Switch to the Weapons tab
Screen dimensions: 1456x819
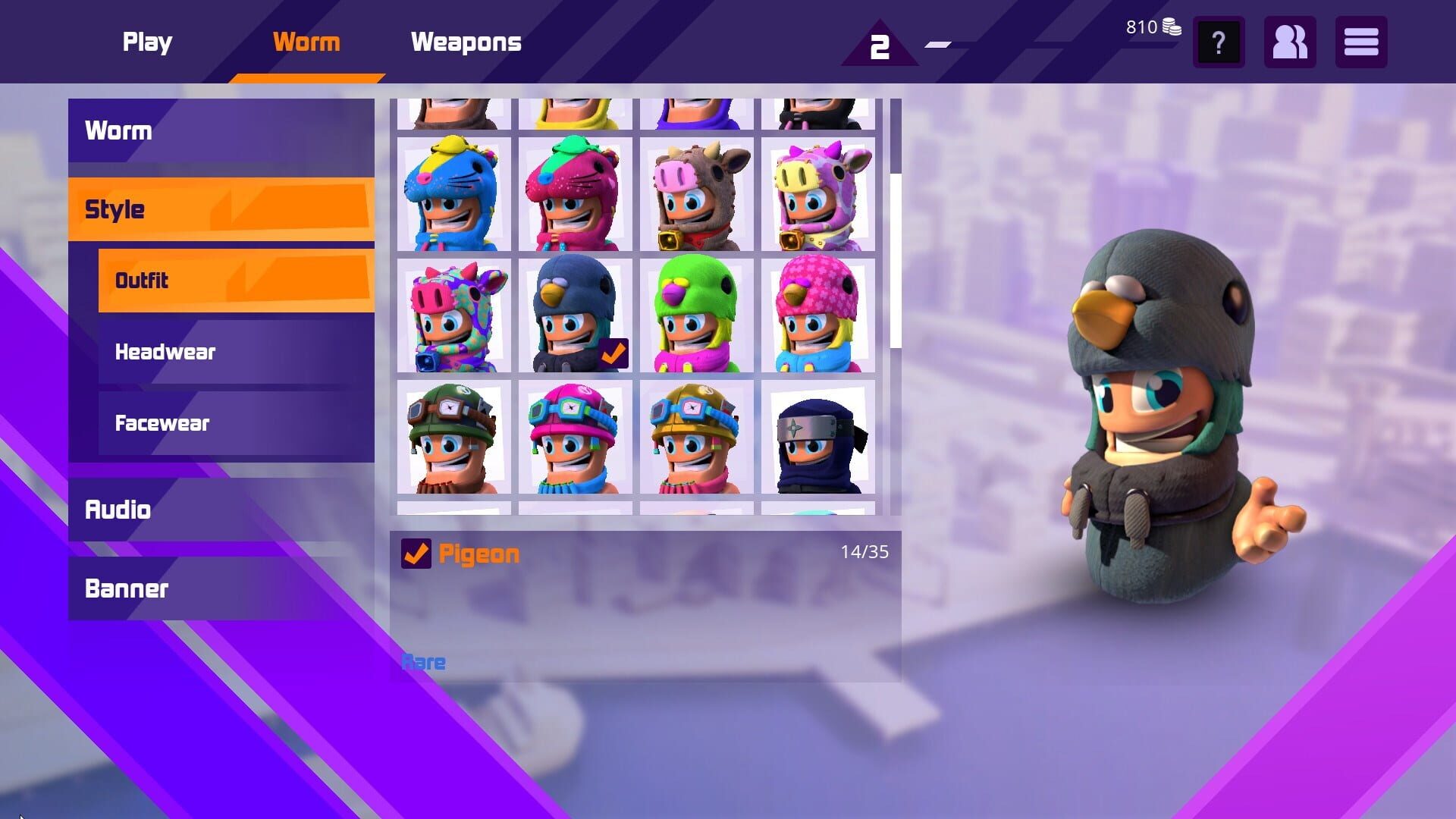466,42
